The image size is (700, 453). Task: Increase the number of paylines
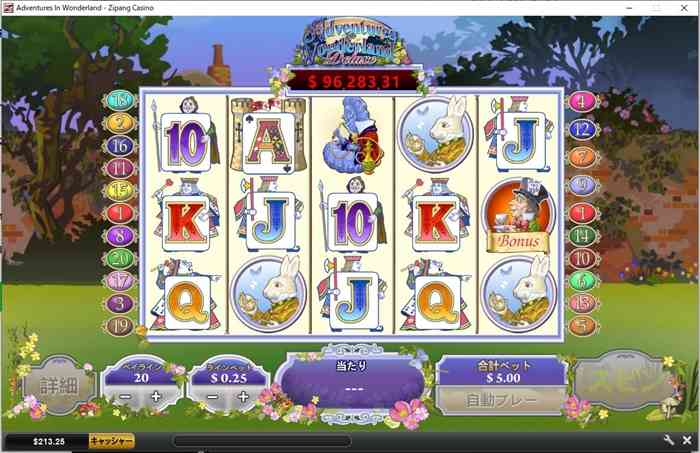pyautogui.click(x=156, y=397)
